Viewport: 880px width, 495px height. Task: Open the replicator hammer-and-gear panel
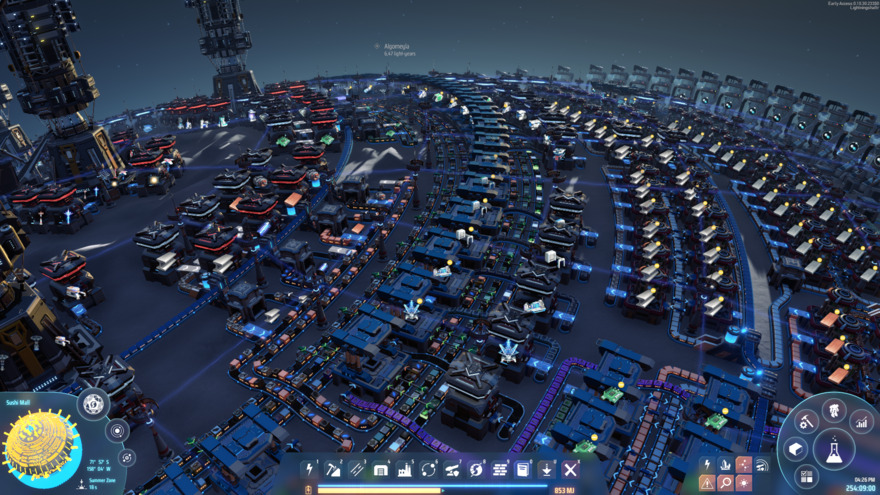[x=806, y=422]
